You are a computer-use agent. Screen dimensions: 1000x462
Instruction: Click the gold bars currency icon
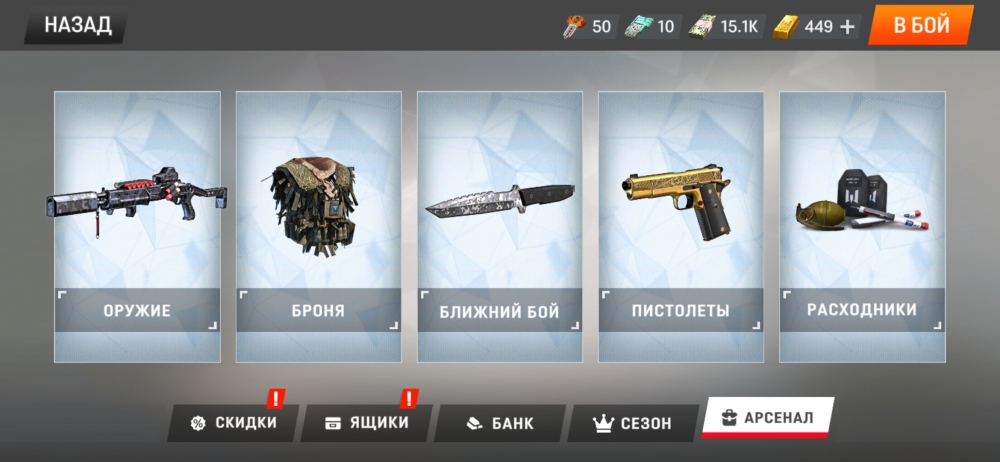tap(786, 27)
